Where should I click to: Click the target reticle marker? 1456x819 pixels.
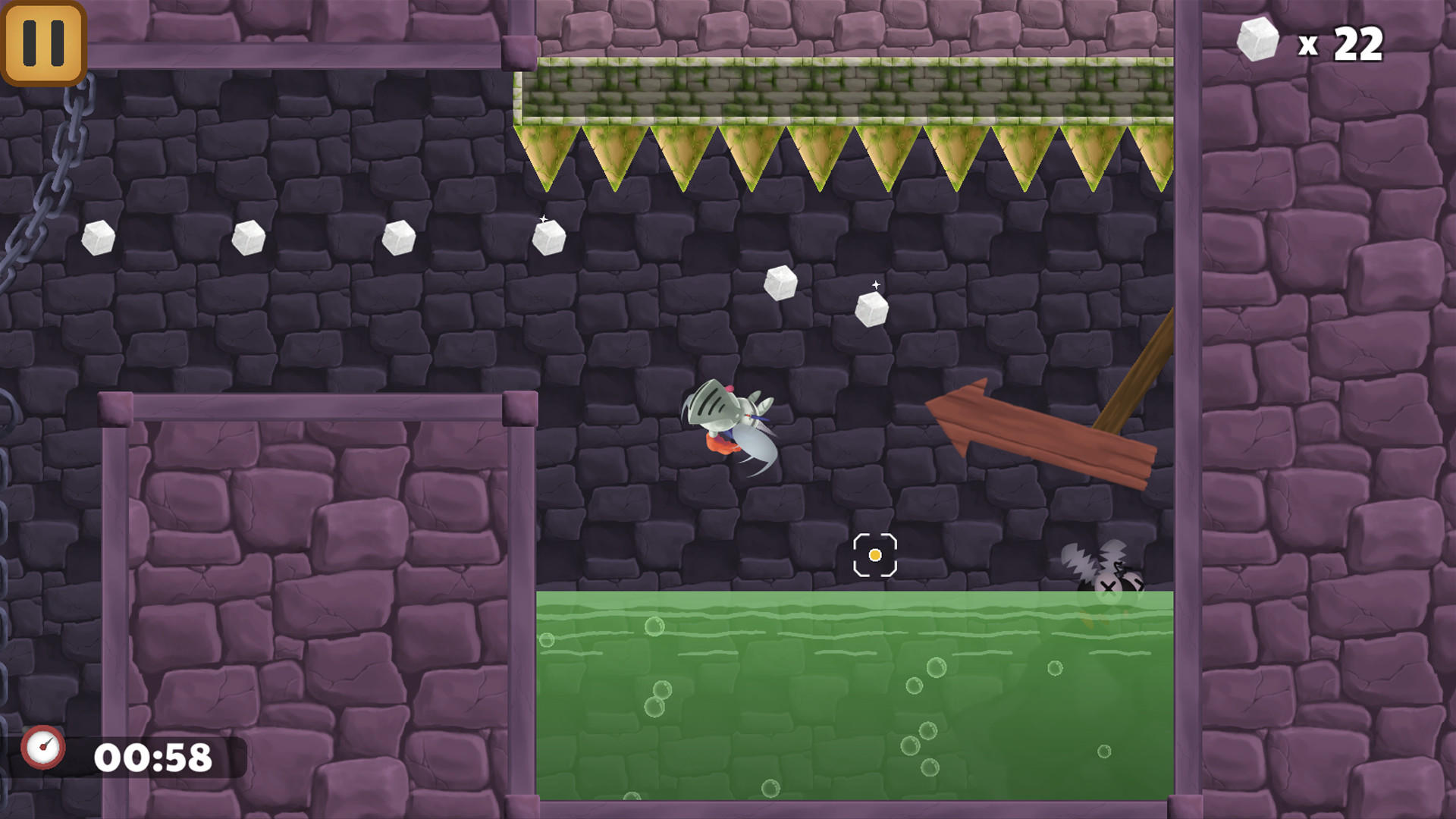[x=875, y=555]
